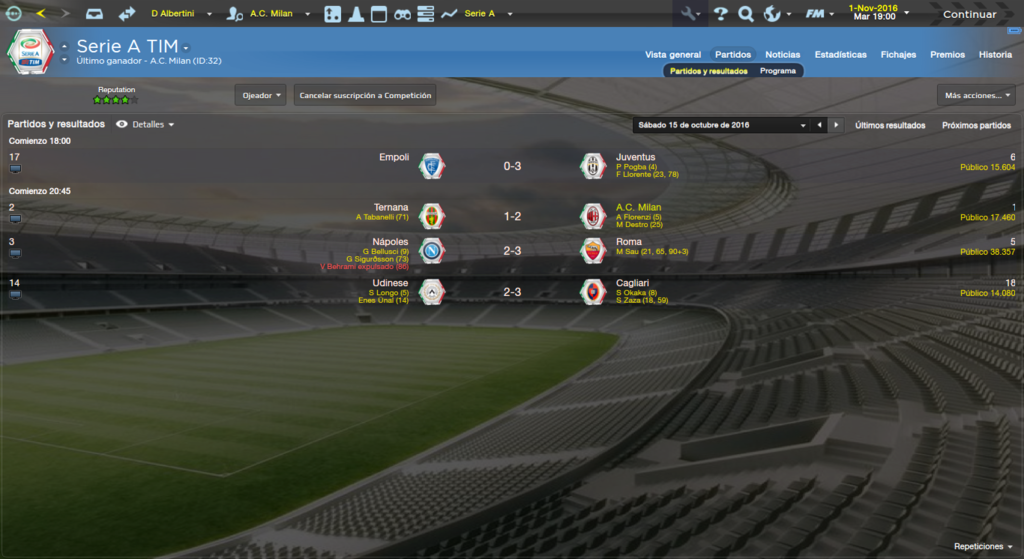Show Últimos resultados
This screenshot has height=559, width=1024.
coord(890,125)
